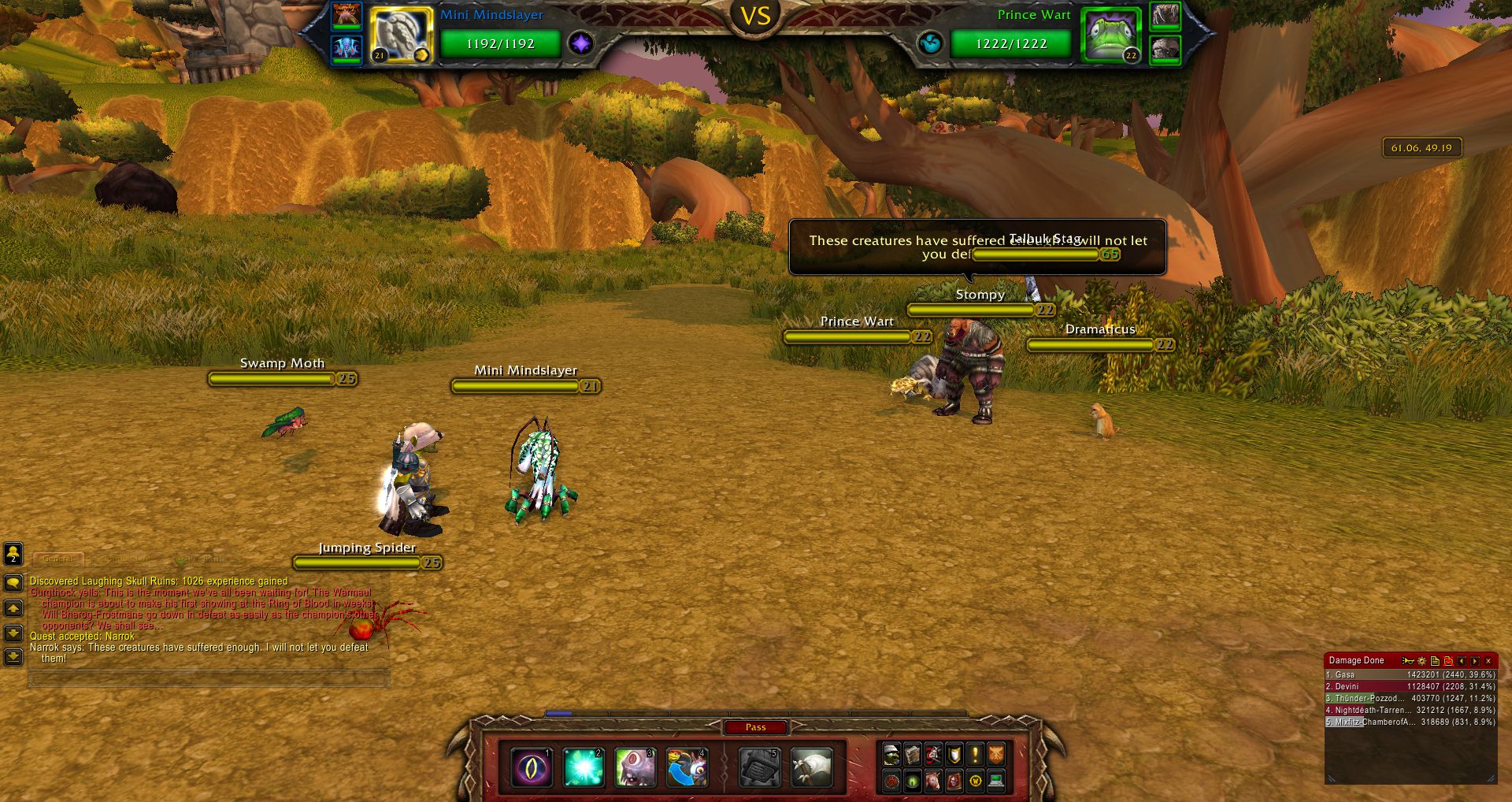The width and height of the screenshot is (1512, 802).
Task: Report damage using the horn icon
Action: click(1408, 661)
